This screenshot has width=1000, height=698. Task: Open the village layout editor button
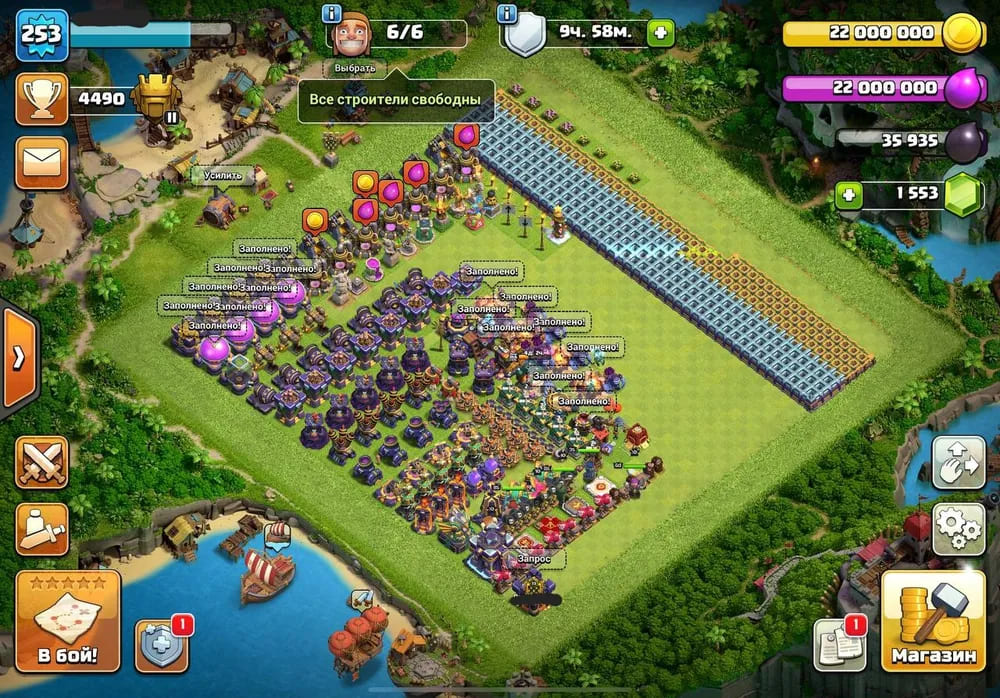tap(958, 462)
